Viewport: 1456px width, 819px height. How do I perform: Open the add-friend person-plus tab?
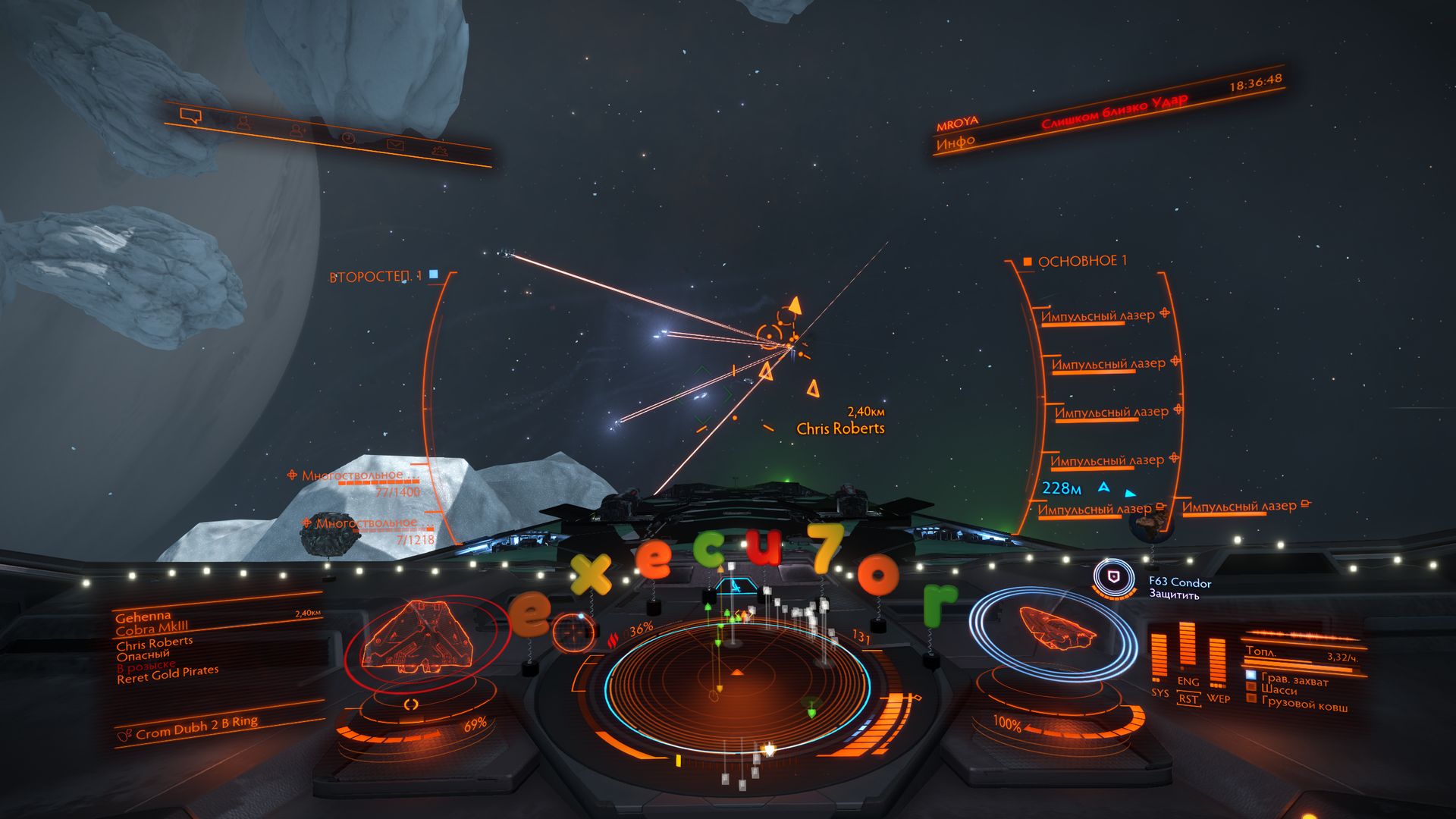(x=297, y=130)
